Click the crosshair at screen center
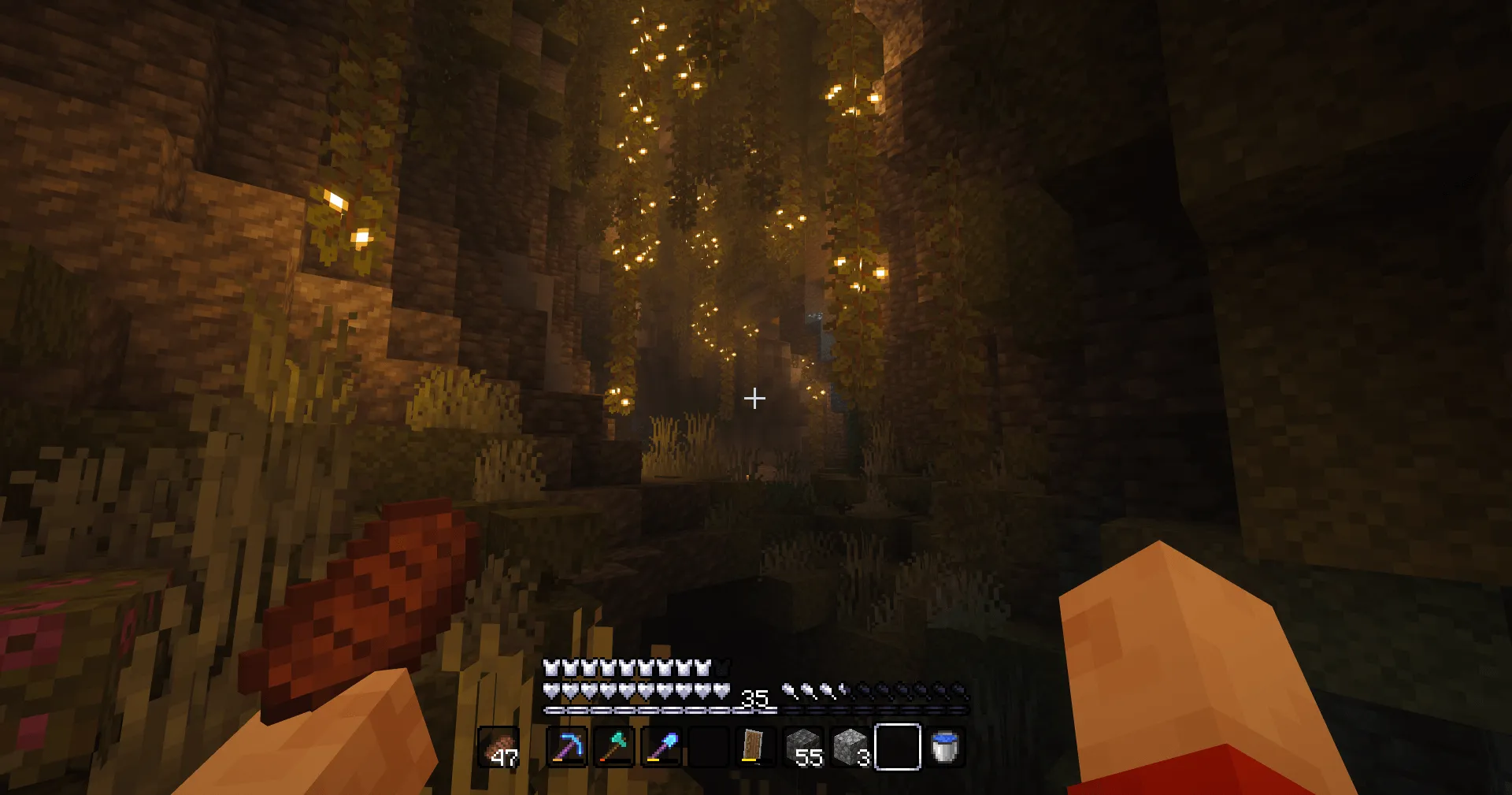Viewport: 1512px width, 795px height. (755, 398)
